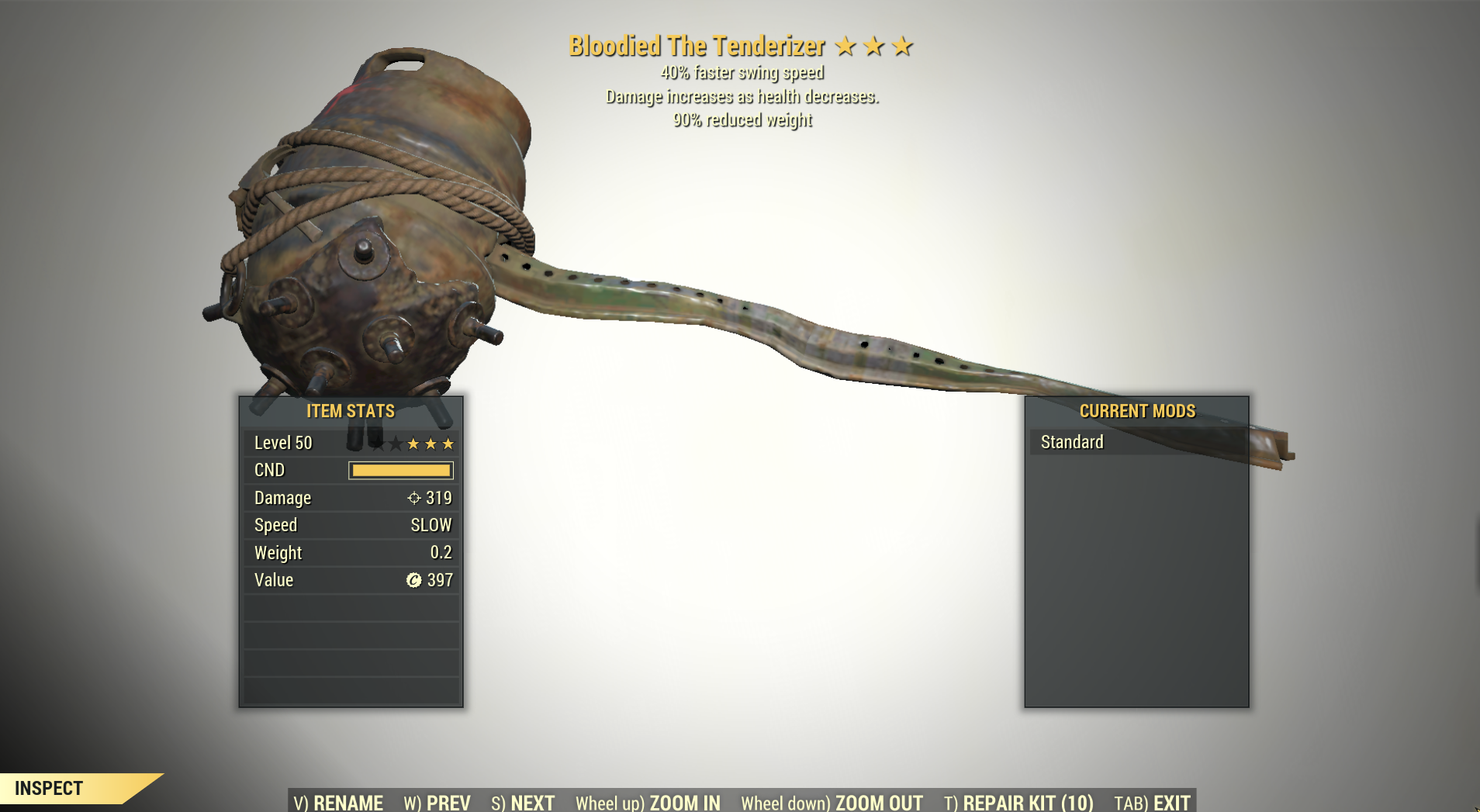Expand the ITEM STATS panel header
Viewport: 1480px width, 812px height.
click(351, 411)
